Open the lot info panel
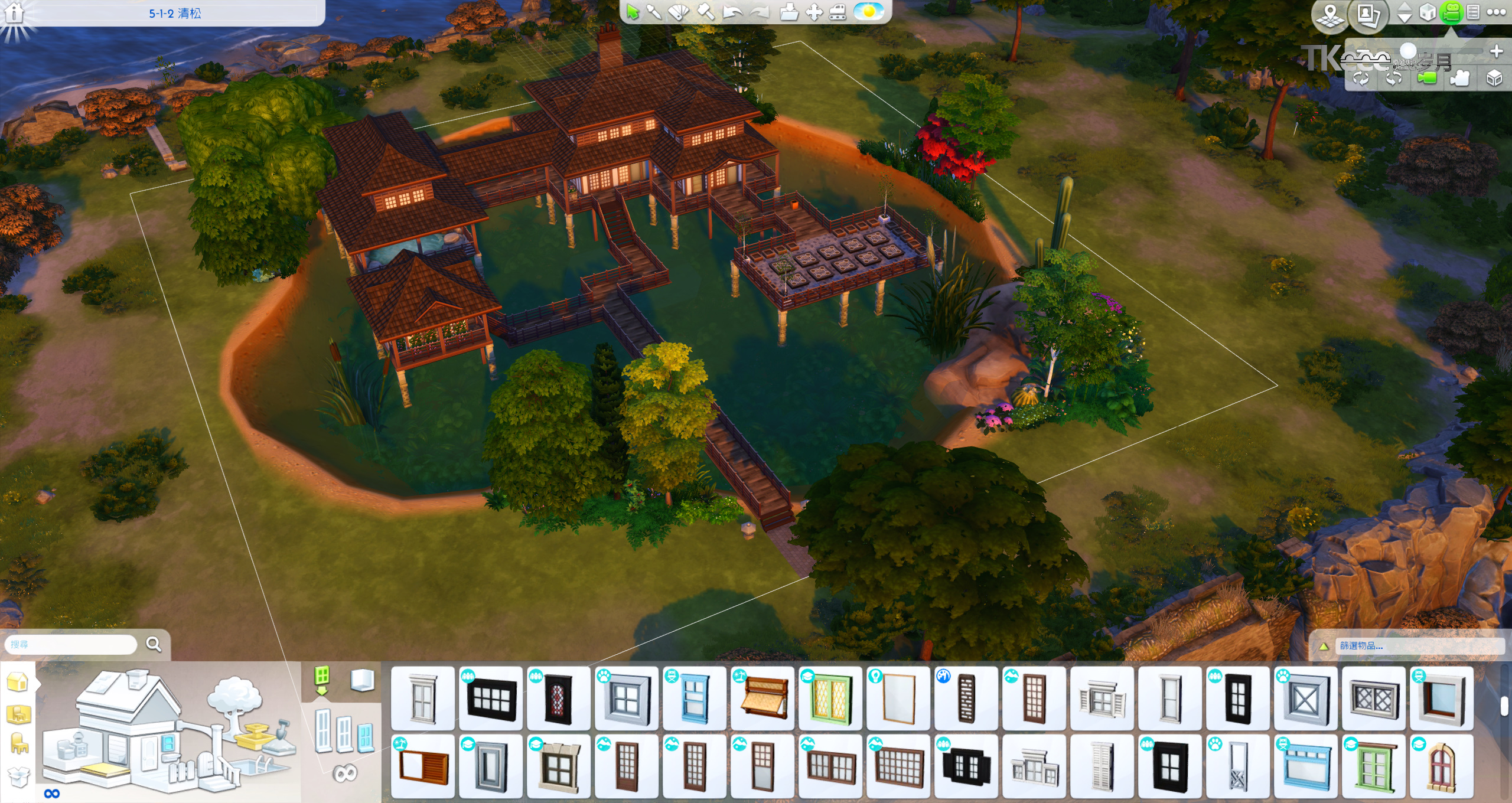The image size is (1512, 803). click(14, 13)
